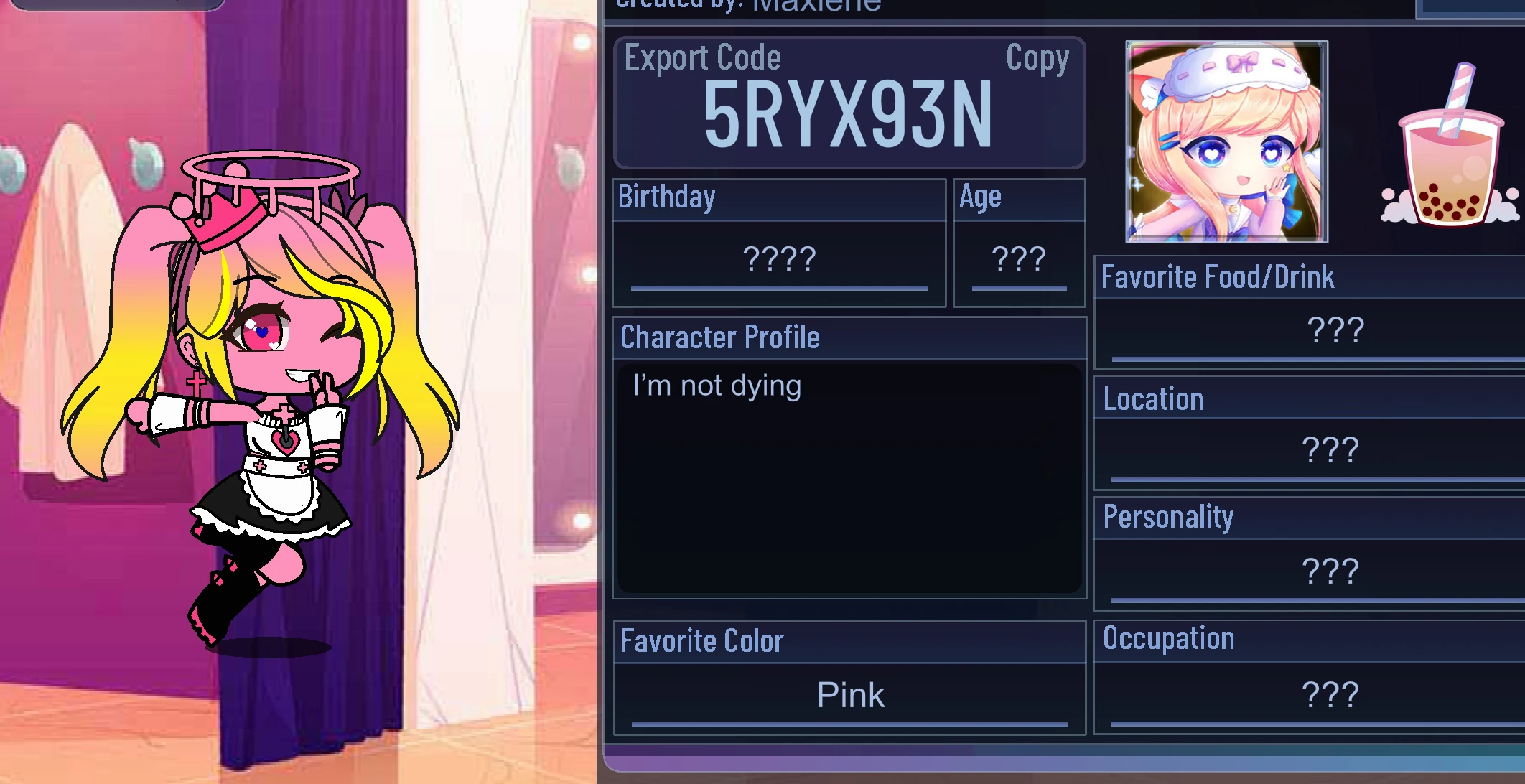Click the boba tea drink icon
This screenshot has height=784, width=1525.
[x=1448, y=162]
